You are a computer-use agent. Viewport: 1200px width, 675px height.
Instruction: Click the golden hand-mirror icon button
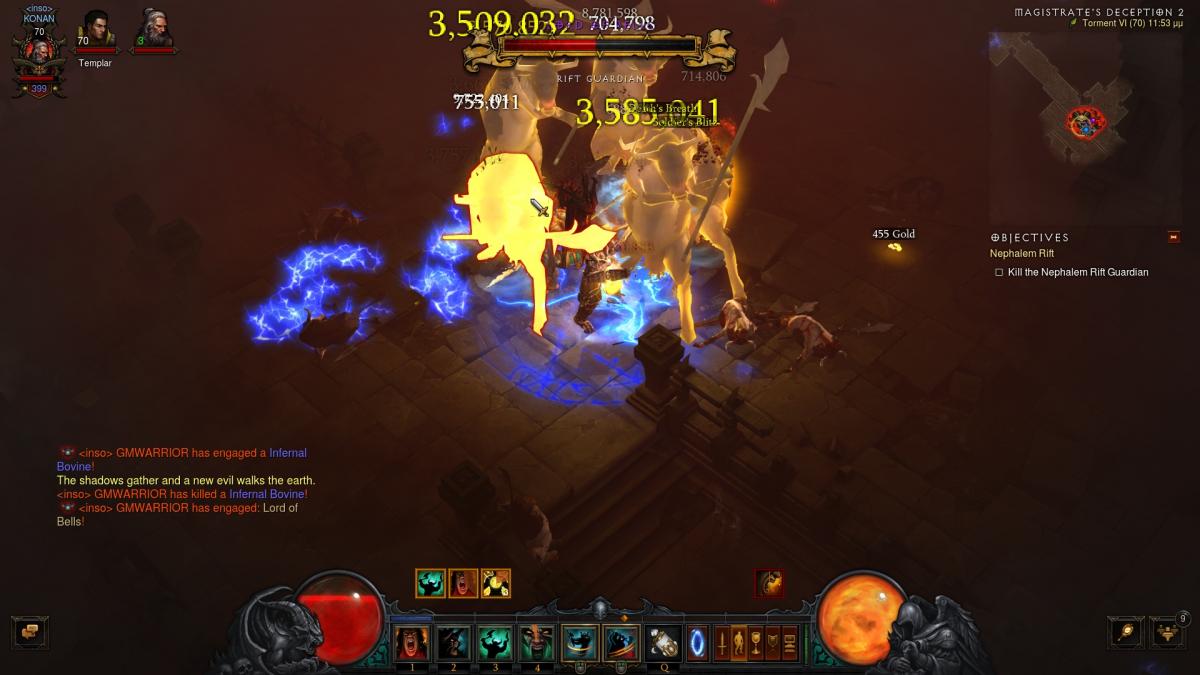point(1125,632)
